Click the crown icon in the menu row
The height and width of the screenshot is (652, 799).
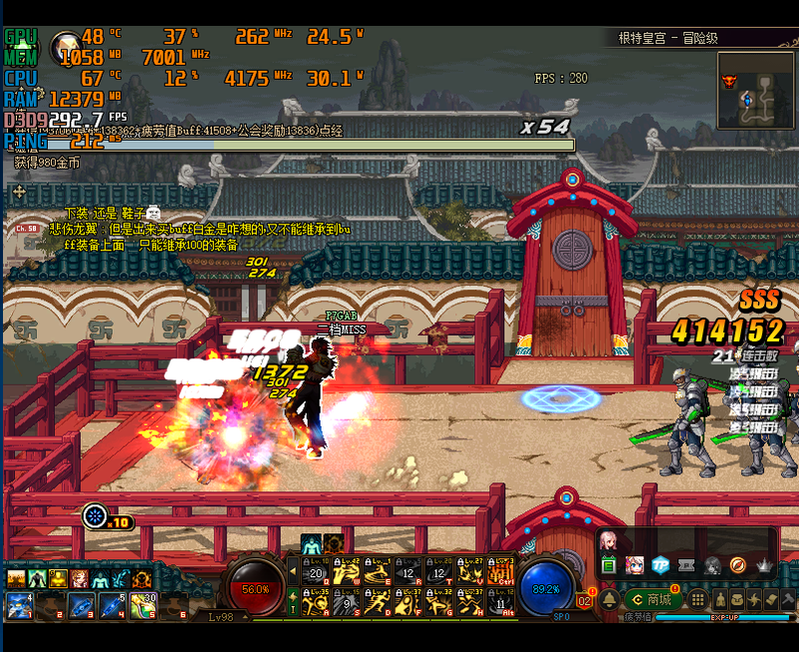pyautogui.click(x=764, y=565)
